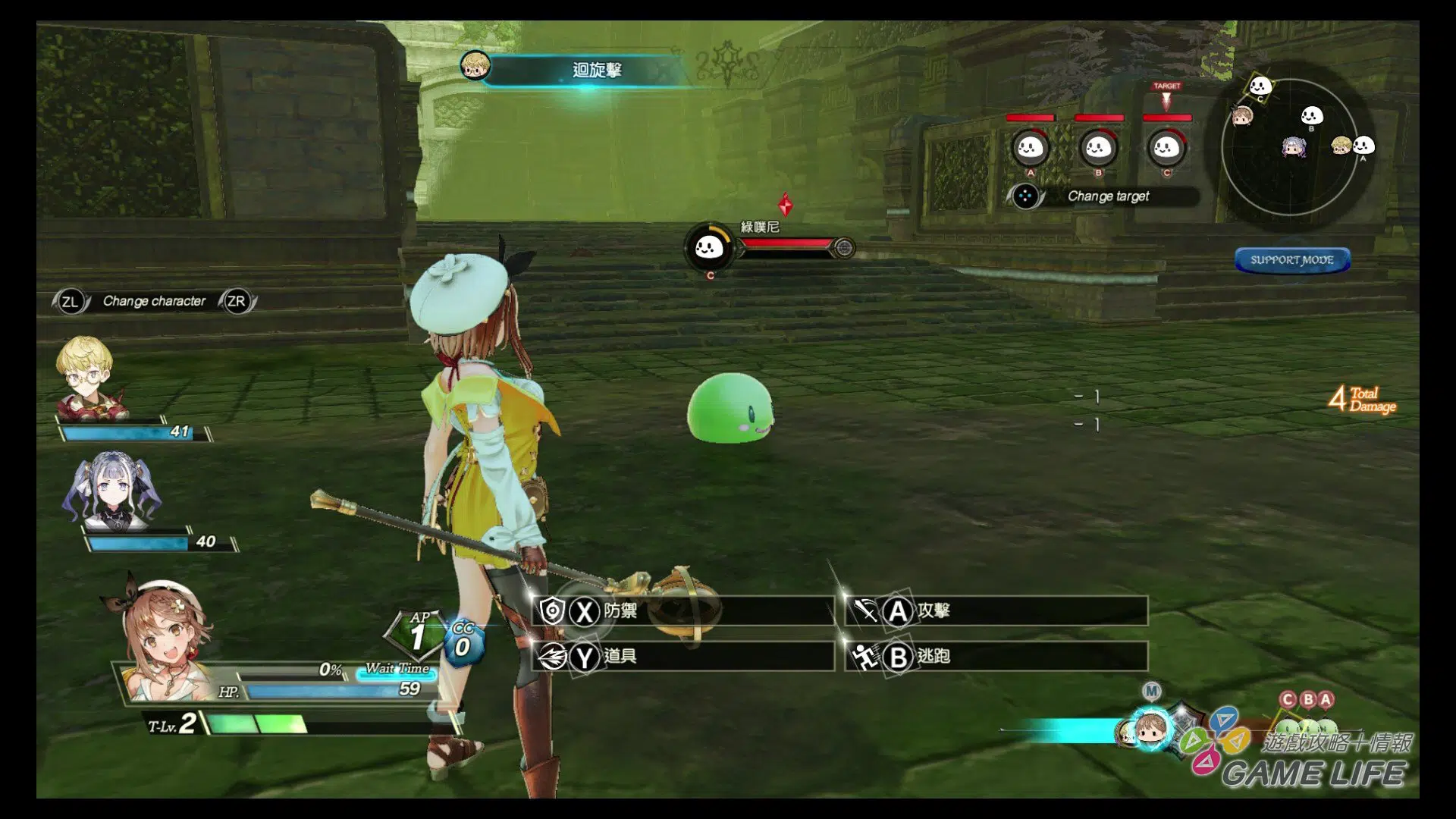Click the turn order timeline character icon
The height and width of the screenshot is (819, 1456).
[x=1150, y=730]
